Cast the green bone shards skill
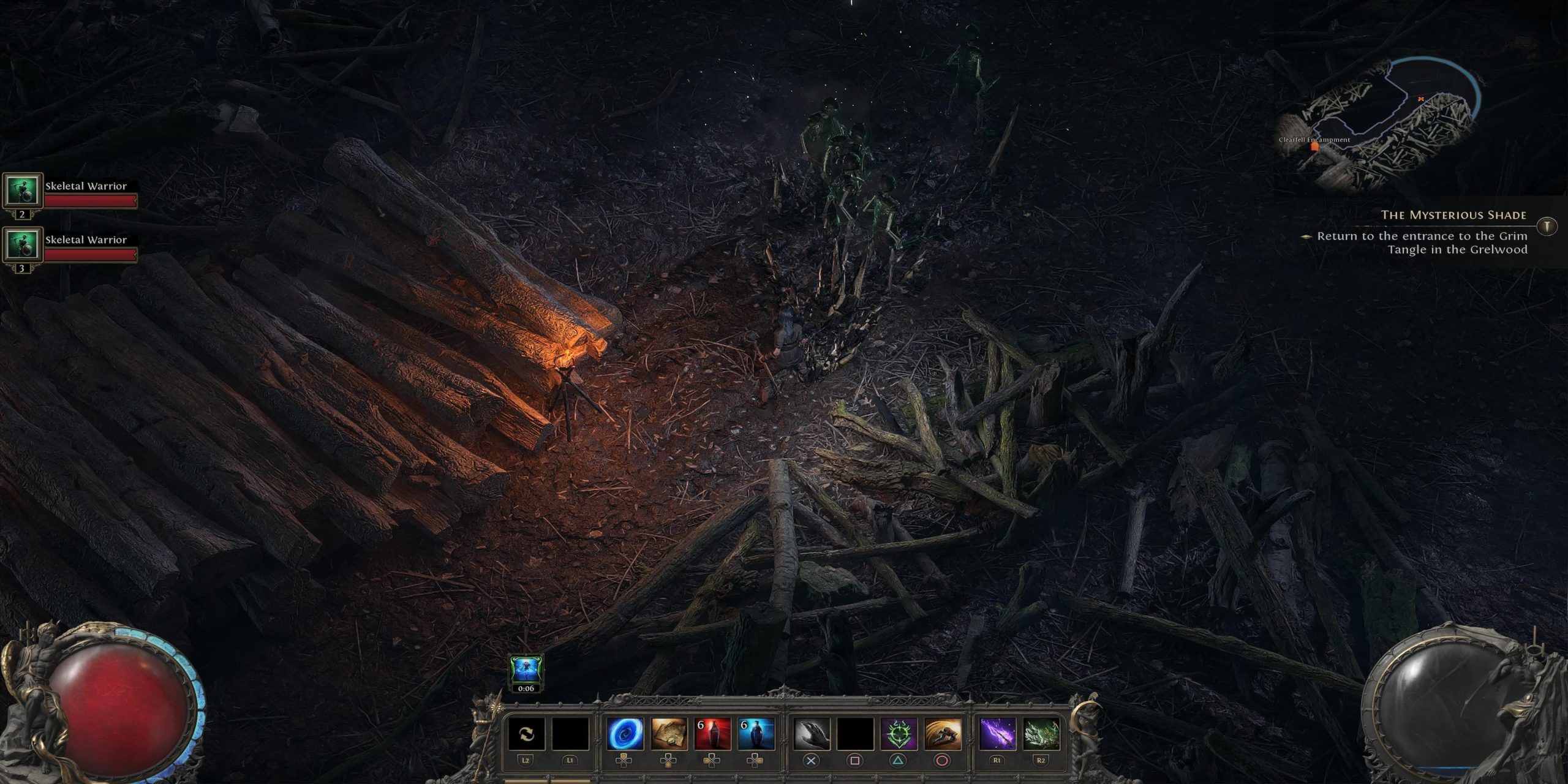The height and width of the screenshot is (784, 1568). (1041, 734)
